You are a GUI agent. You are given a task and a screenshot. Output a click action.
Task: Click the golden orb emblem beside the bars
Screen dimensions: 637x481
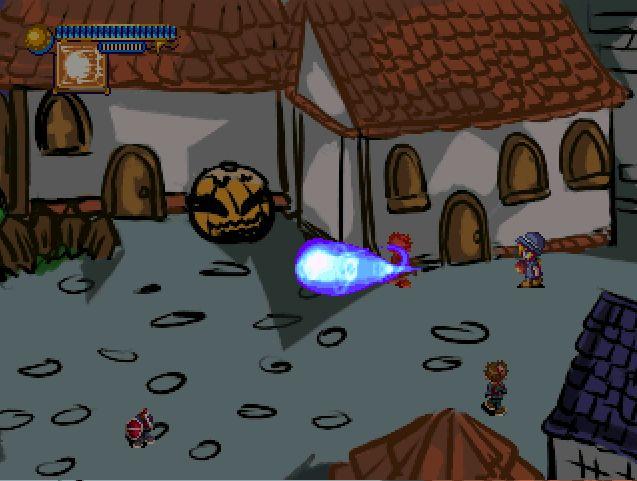[x=39, y=38]
